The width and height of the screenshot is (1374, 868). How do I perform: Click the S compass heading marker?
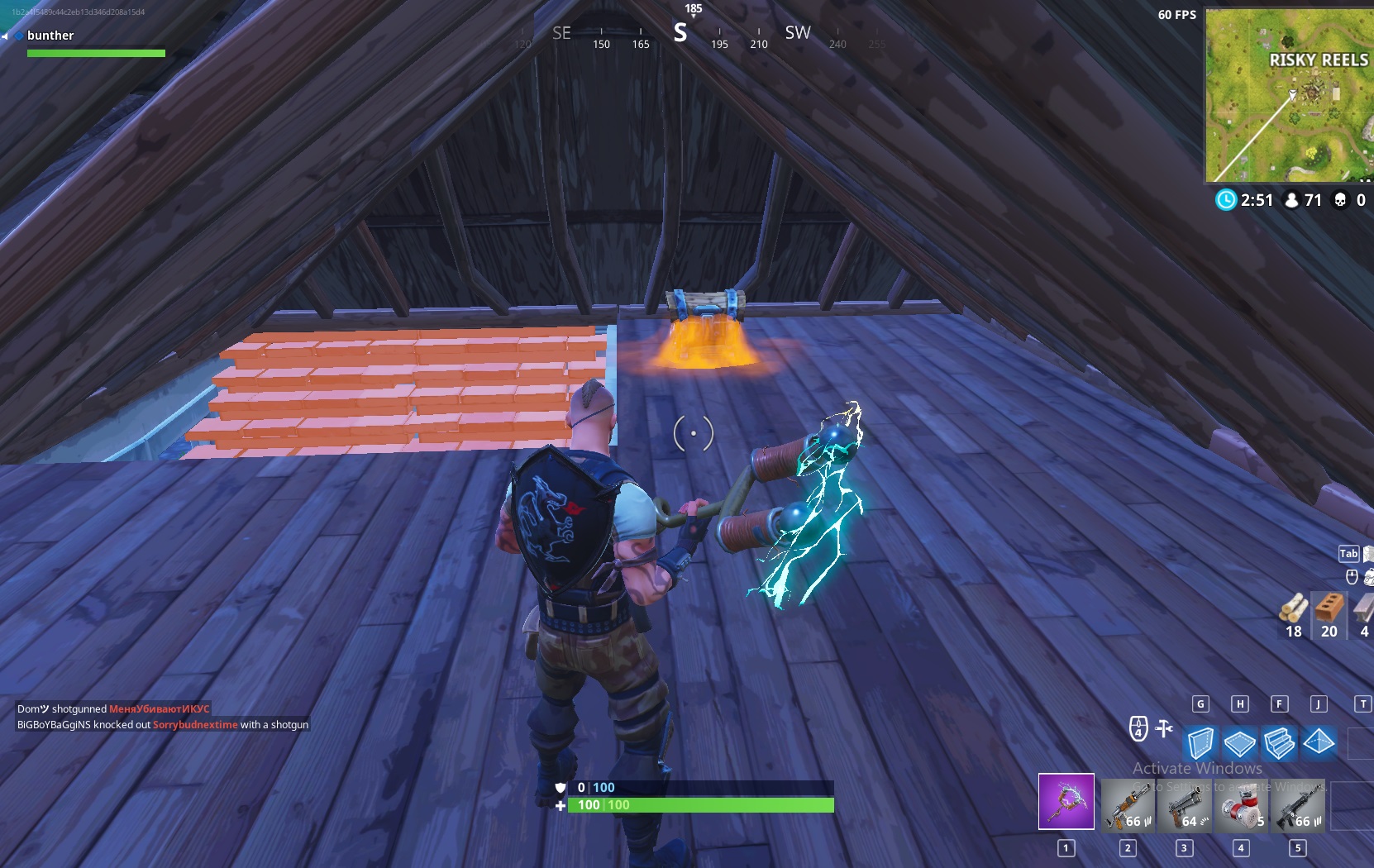pyautogui.click(x=680, y=33)
